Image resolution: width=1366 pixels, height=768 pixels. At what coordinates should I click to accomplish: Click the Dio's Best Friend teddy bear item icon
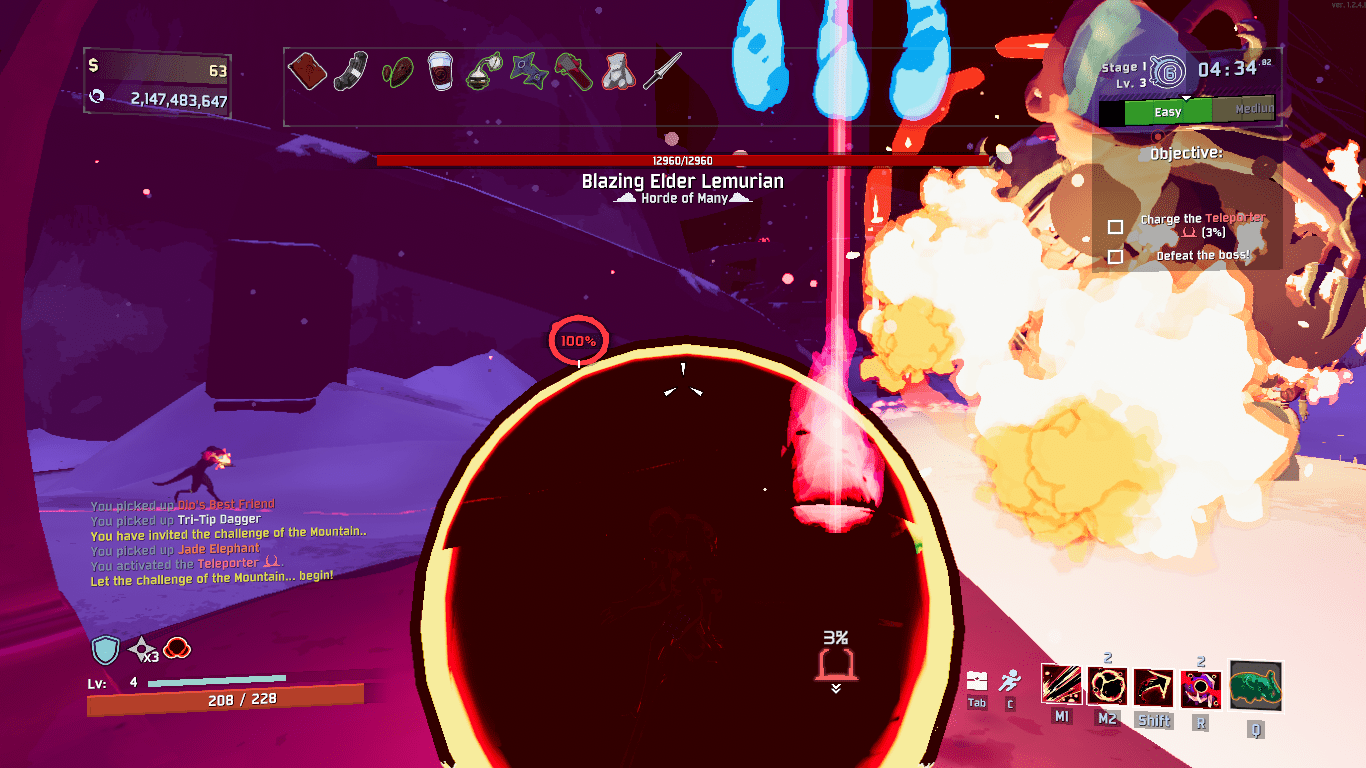point(619,70)
